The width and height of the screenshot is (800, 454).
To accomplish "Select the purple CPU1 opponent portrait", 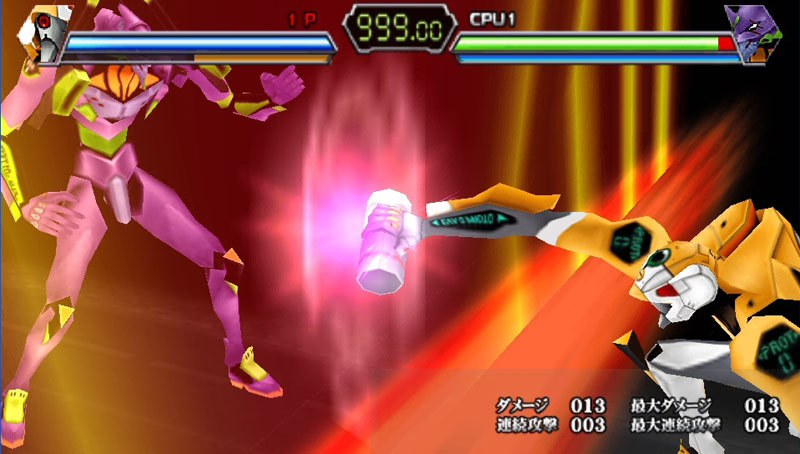I will click(760, 33).
